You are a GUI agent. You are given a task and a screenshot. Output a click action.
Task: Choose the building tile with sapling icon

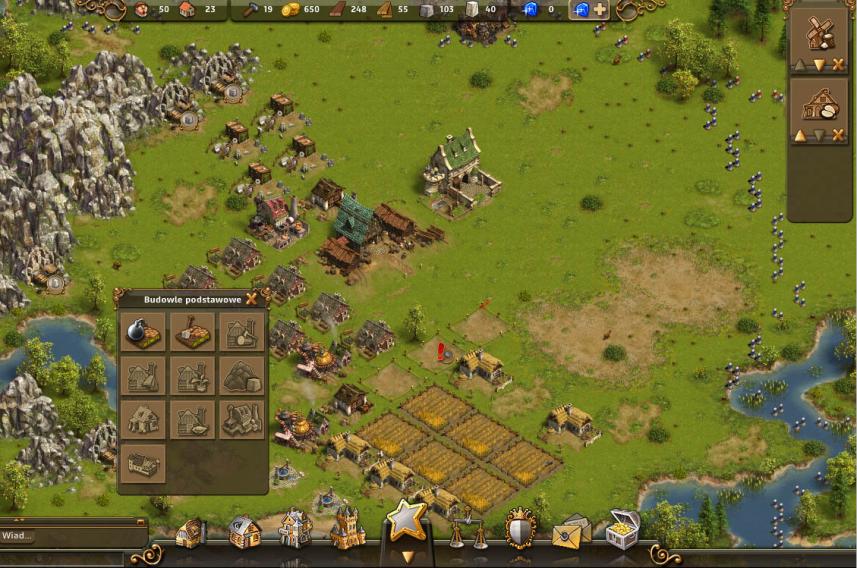192,376
